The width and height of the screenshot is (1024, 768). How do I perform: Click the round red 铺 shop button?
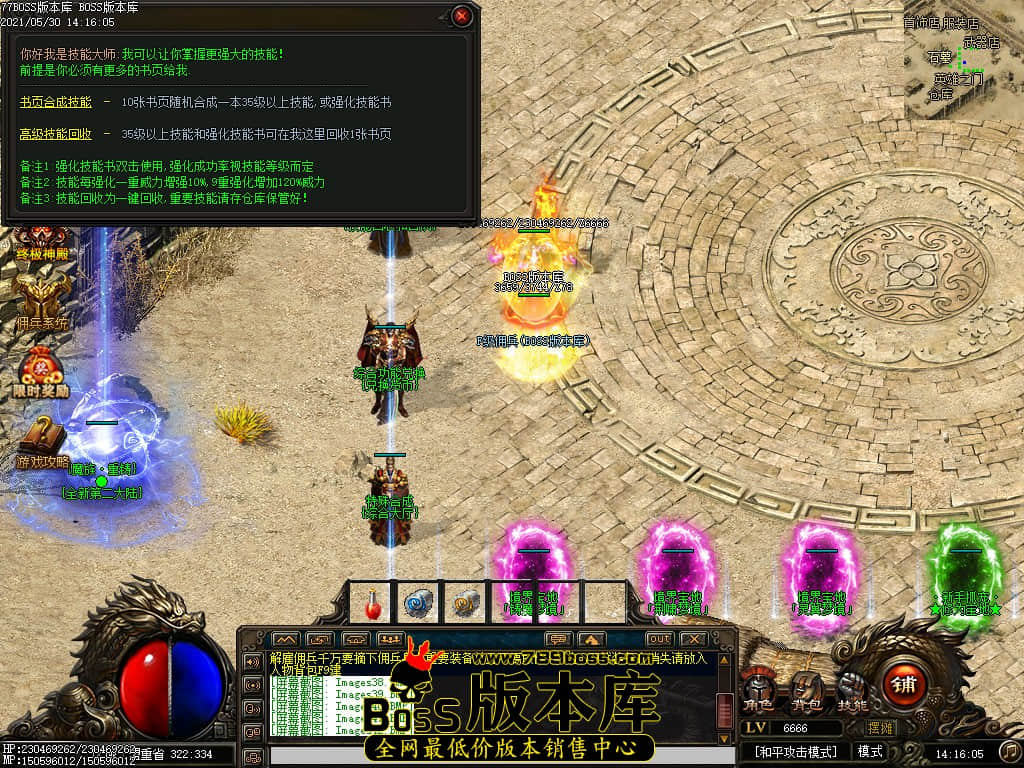click(x=904, y=685)
